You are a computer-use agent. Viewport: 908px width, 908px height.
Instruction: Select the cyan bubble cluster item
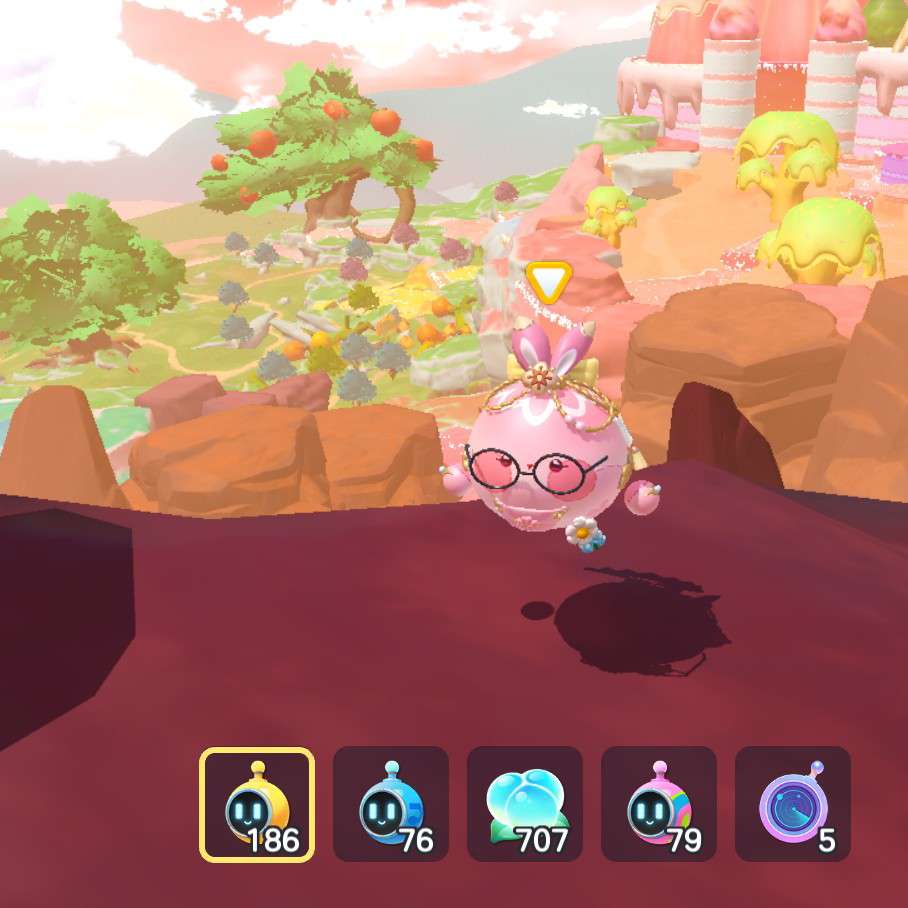pyautogui.click(x=525, y=804)
